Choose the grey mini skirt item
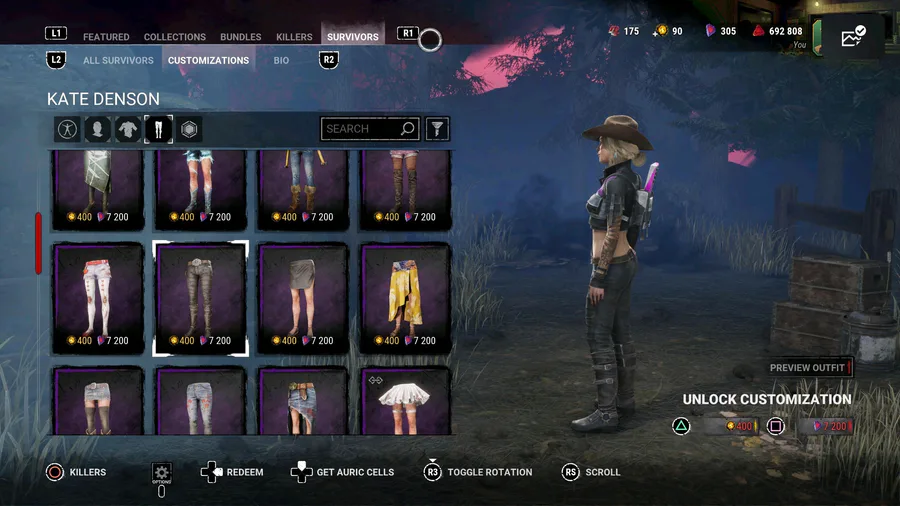The width and height of the screenshot is (900, 506). tap(303, 297)
